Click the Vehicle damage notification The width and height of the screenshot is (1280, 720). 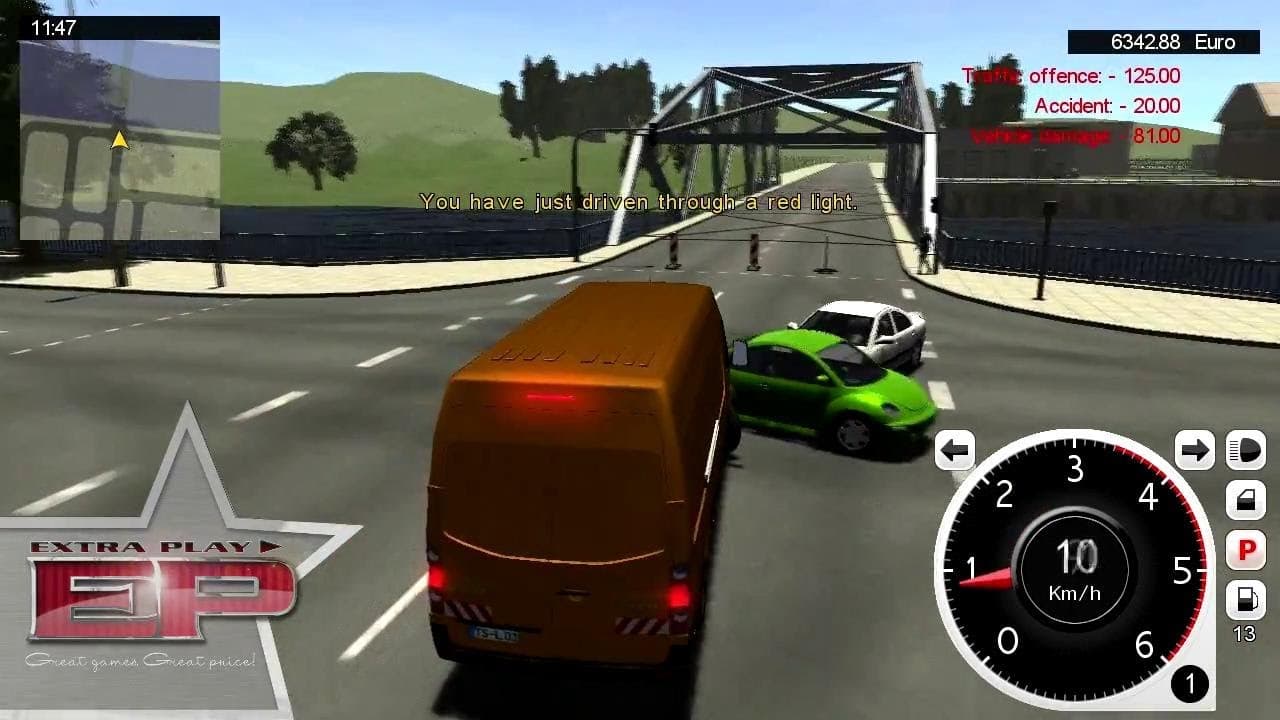[x=1076, y=136]
